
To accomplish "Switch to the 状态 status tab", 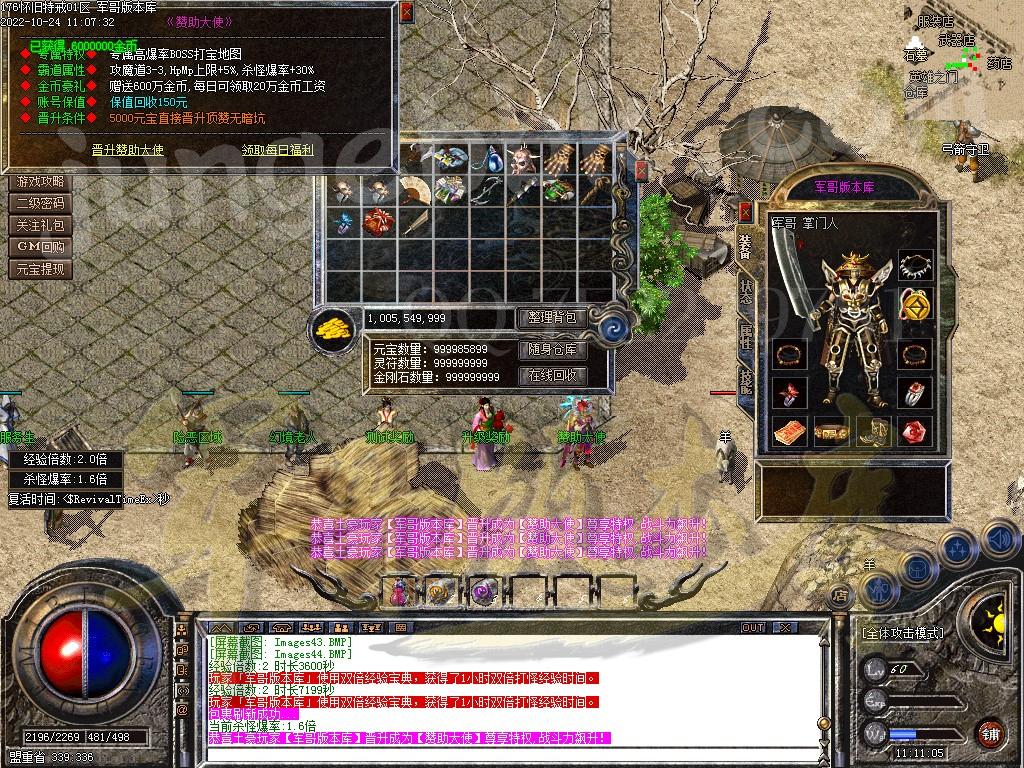I will tap(746, 290).
